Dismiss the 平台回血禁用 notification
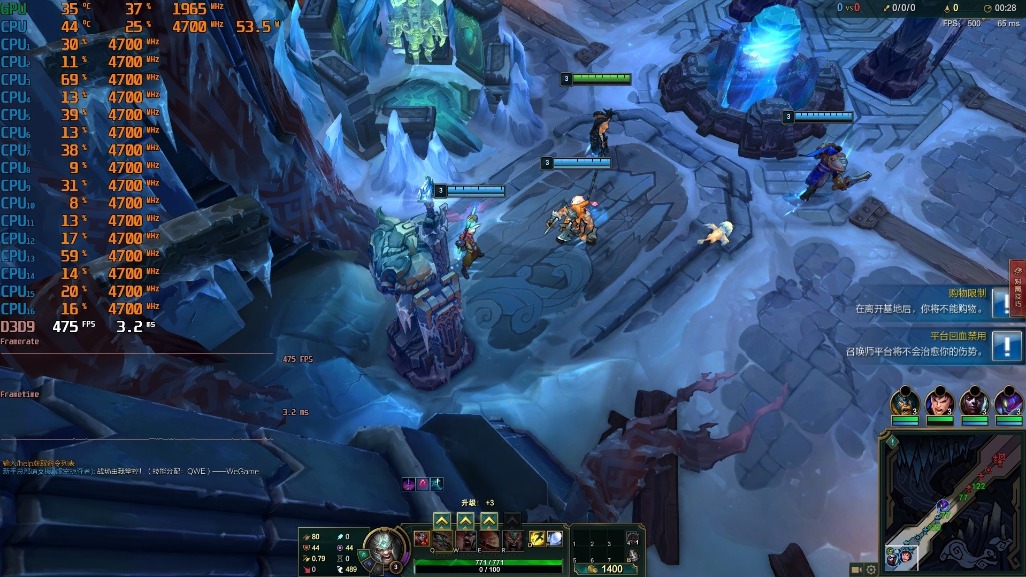1026x577 pixels. coord(1003,346)
